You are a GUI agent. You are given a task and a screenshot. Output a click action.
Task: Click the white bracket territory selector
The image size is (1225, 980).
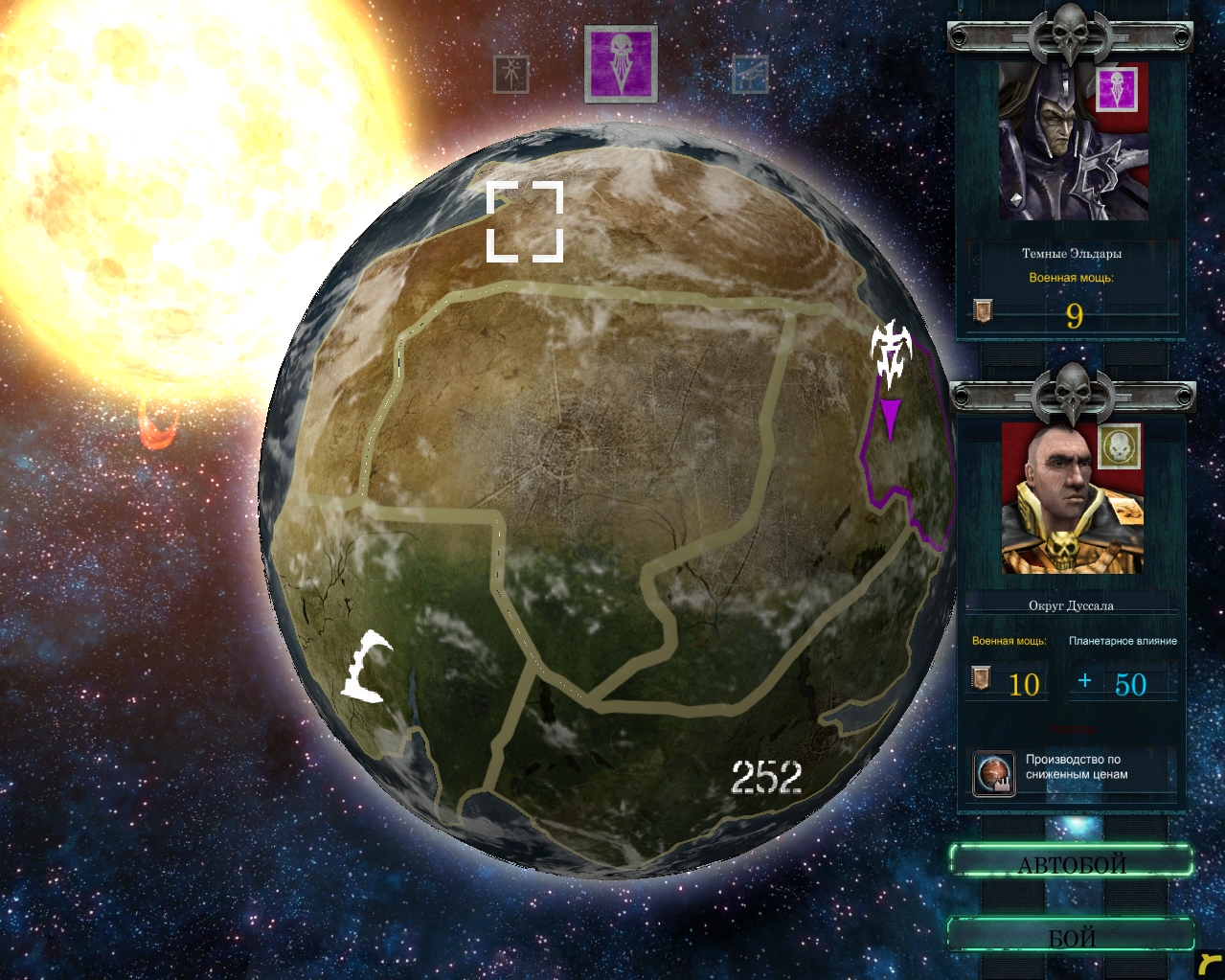[x=525, y=221]
